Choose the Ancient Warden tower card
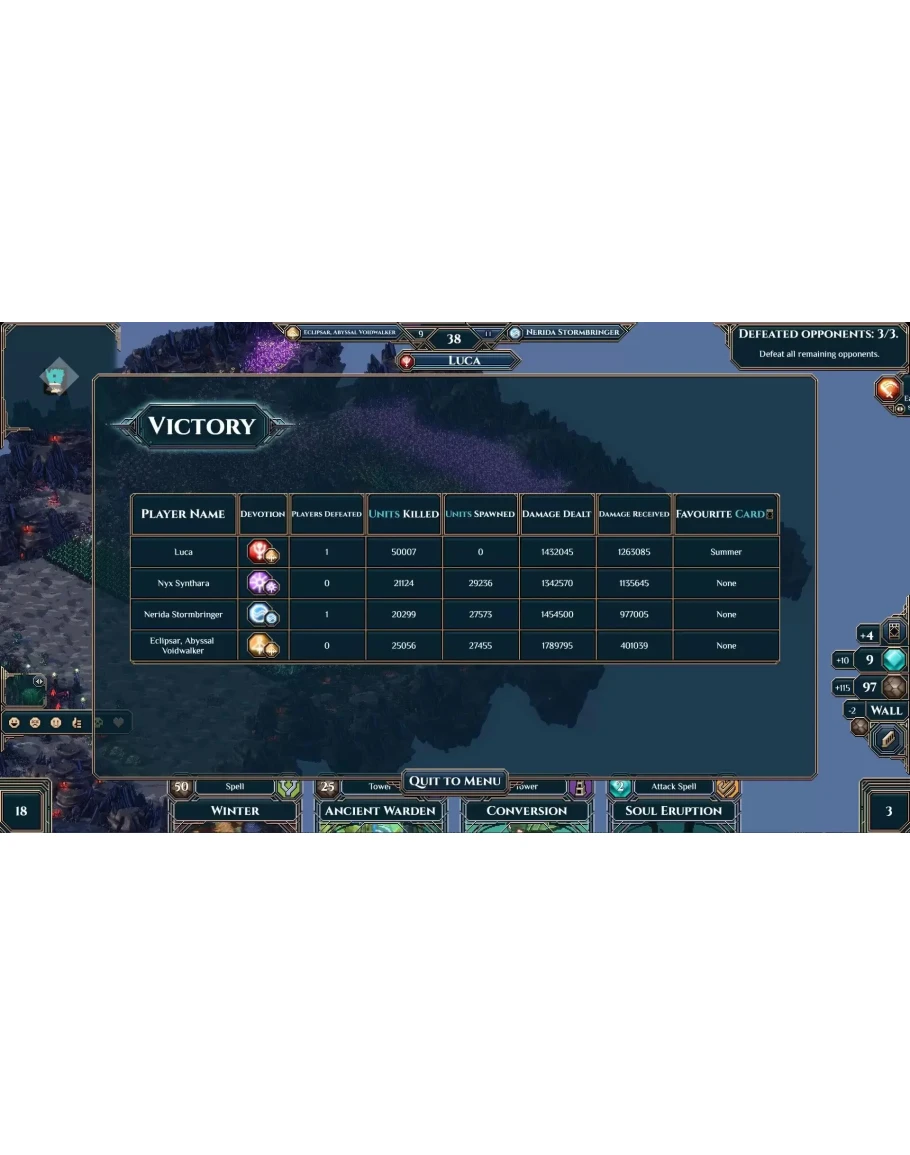The height and width of the screenshot is (1155, 910). pos(380,810)
